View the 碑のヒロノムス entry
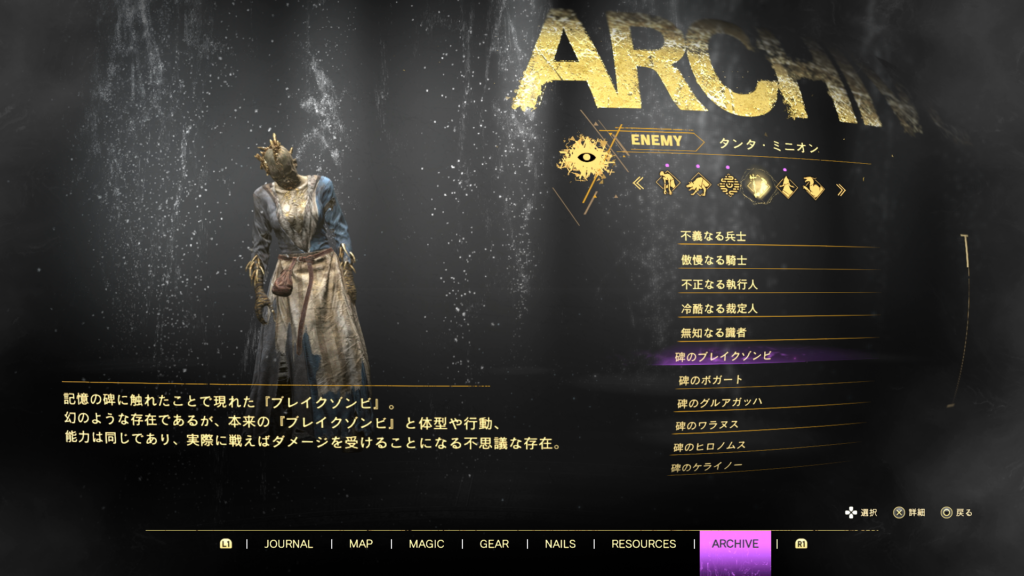1024x576 pixels. [709, 446]
